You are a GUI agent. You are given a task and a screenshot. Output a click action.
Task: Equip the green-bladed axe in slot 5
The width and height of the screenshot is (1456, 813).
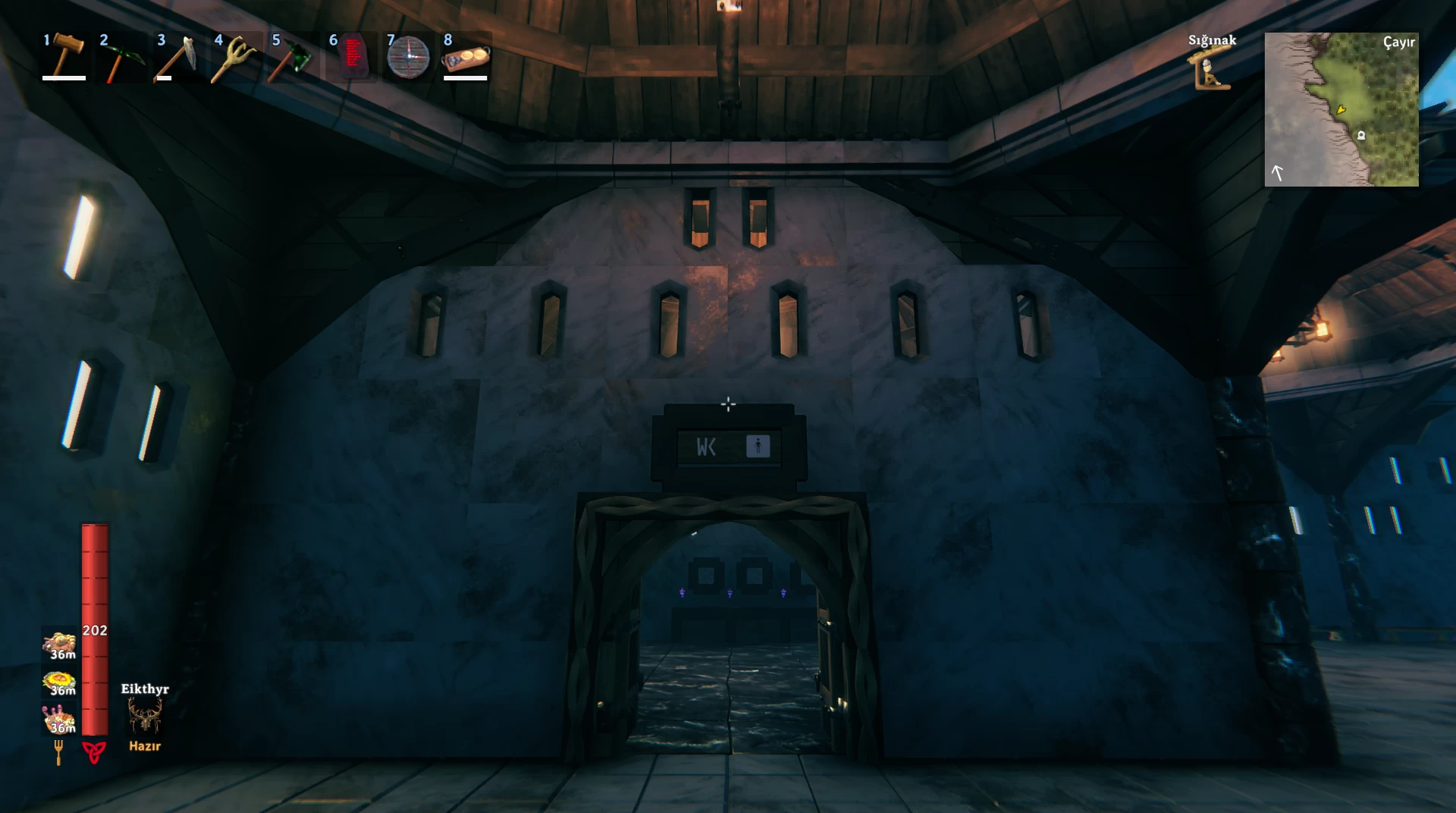[293, 58]
